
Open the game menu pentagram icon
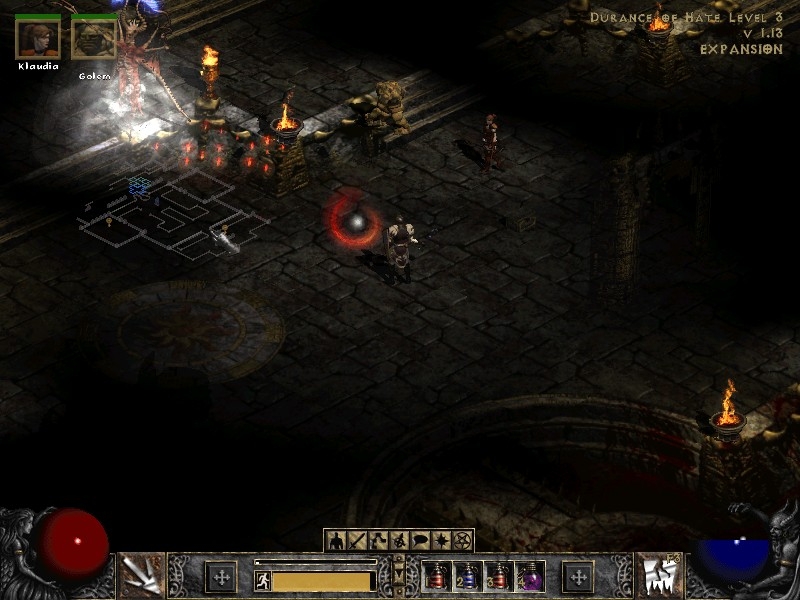pos(462,541)
